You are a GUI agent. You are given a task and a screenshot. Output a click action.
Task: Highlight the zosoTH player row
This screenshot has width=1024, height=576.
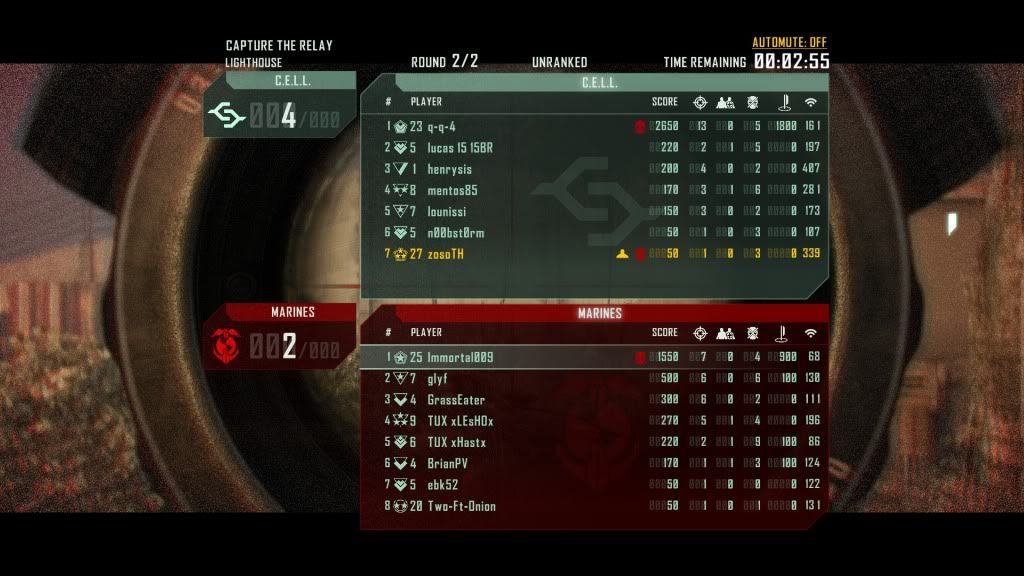coord(445,254)
